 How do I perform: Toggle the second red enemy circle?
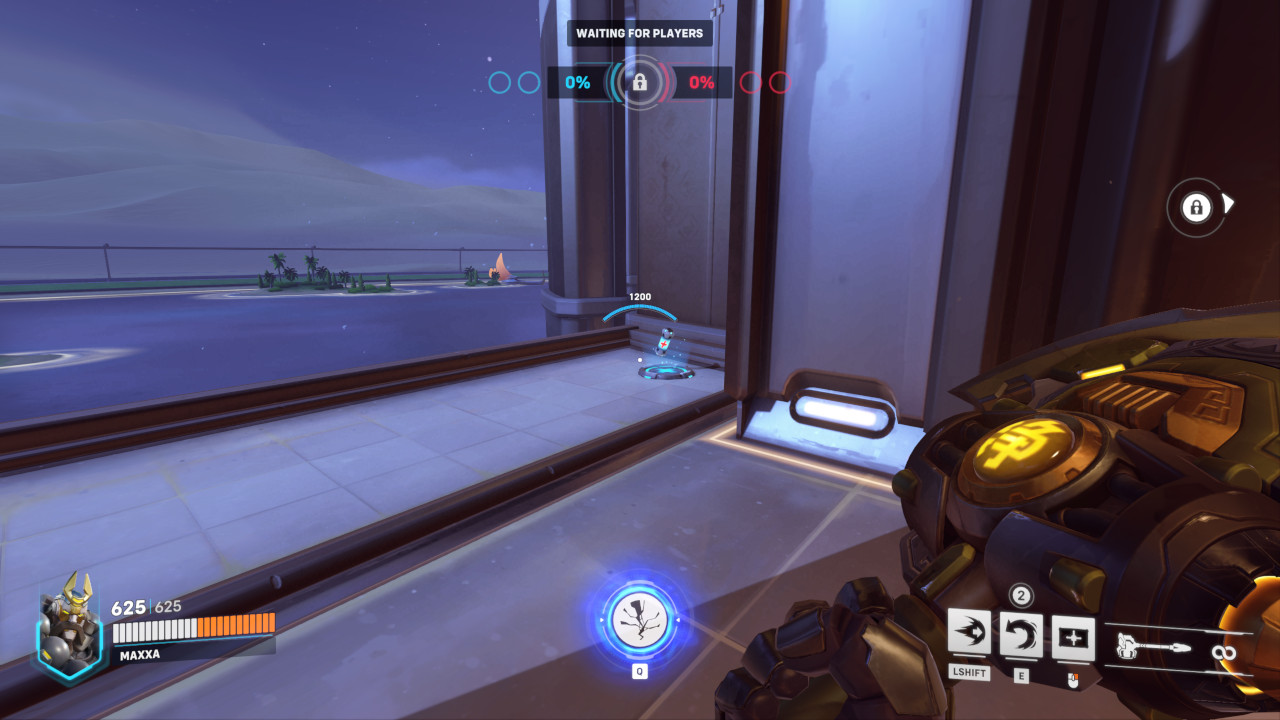point(781,84)
